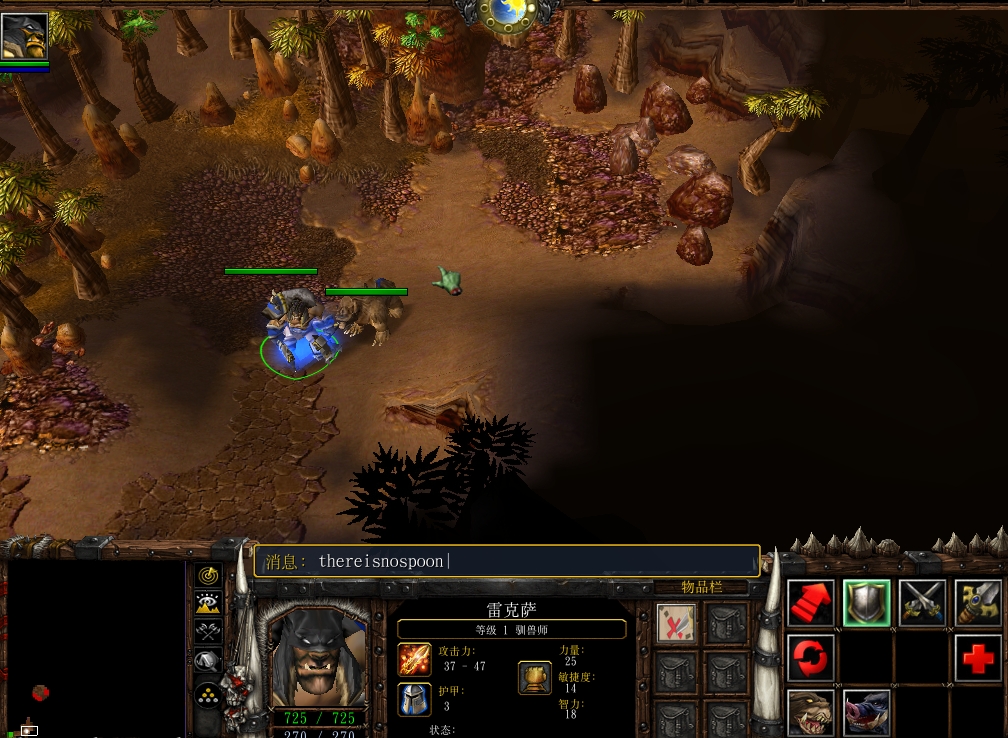Activate the minimap signal ping button
Screen dimensions: 1008x738
208,576
